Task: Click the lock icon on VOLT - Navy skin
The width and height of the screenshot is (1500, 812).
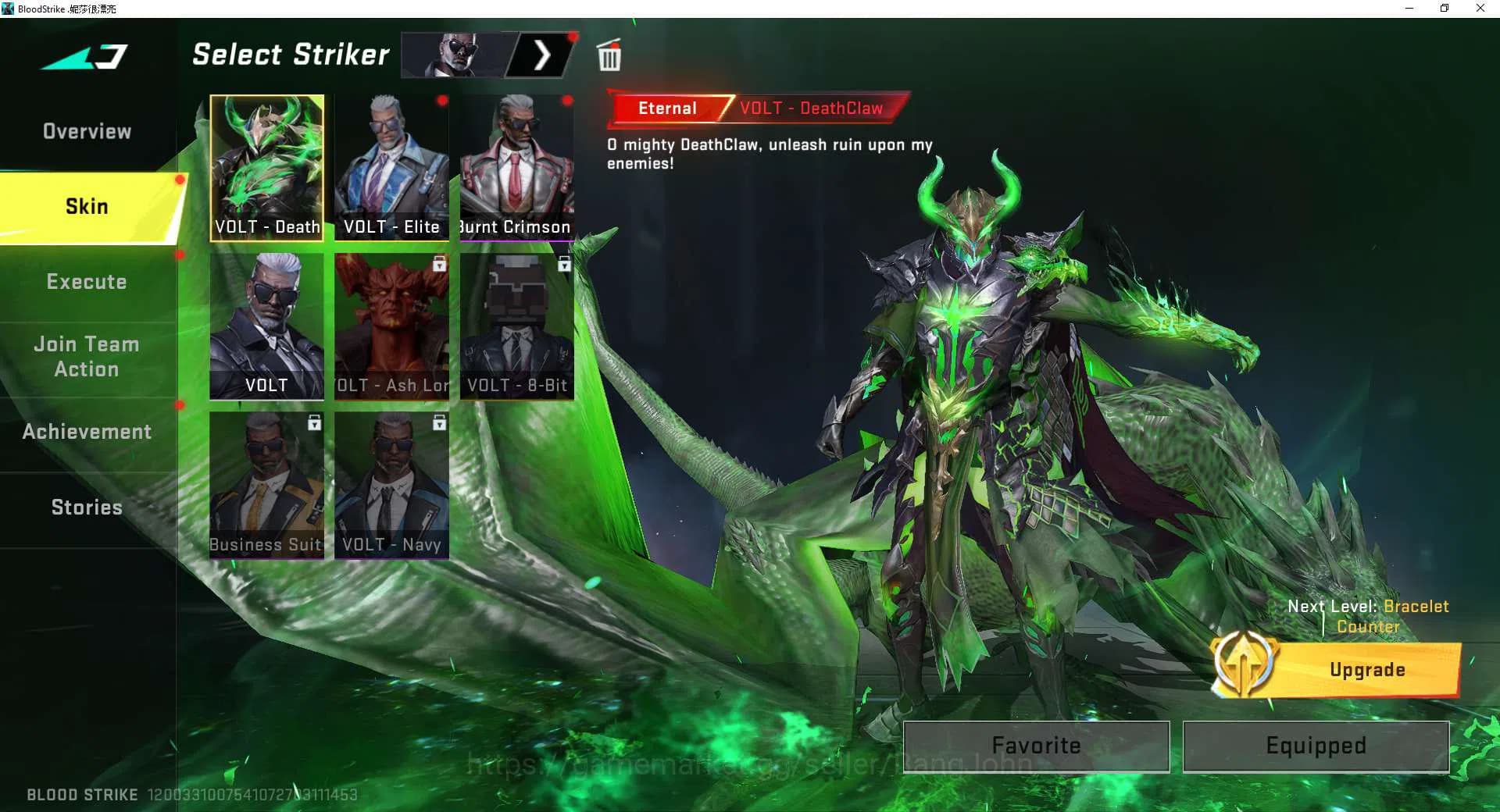Action: pos(440,424)
